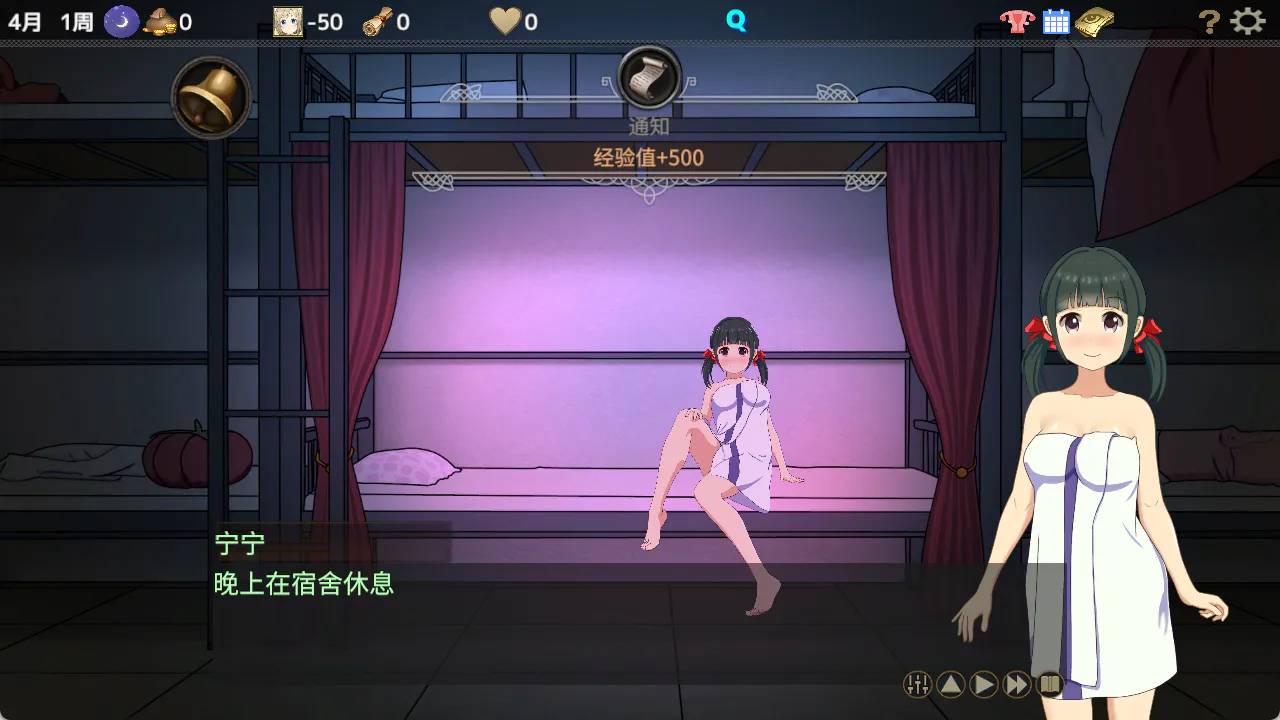This screenshot has width=1280, height=720.
Task: Start auto-play with the play button
Action: tap(984, 684)
